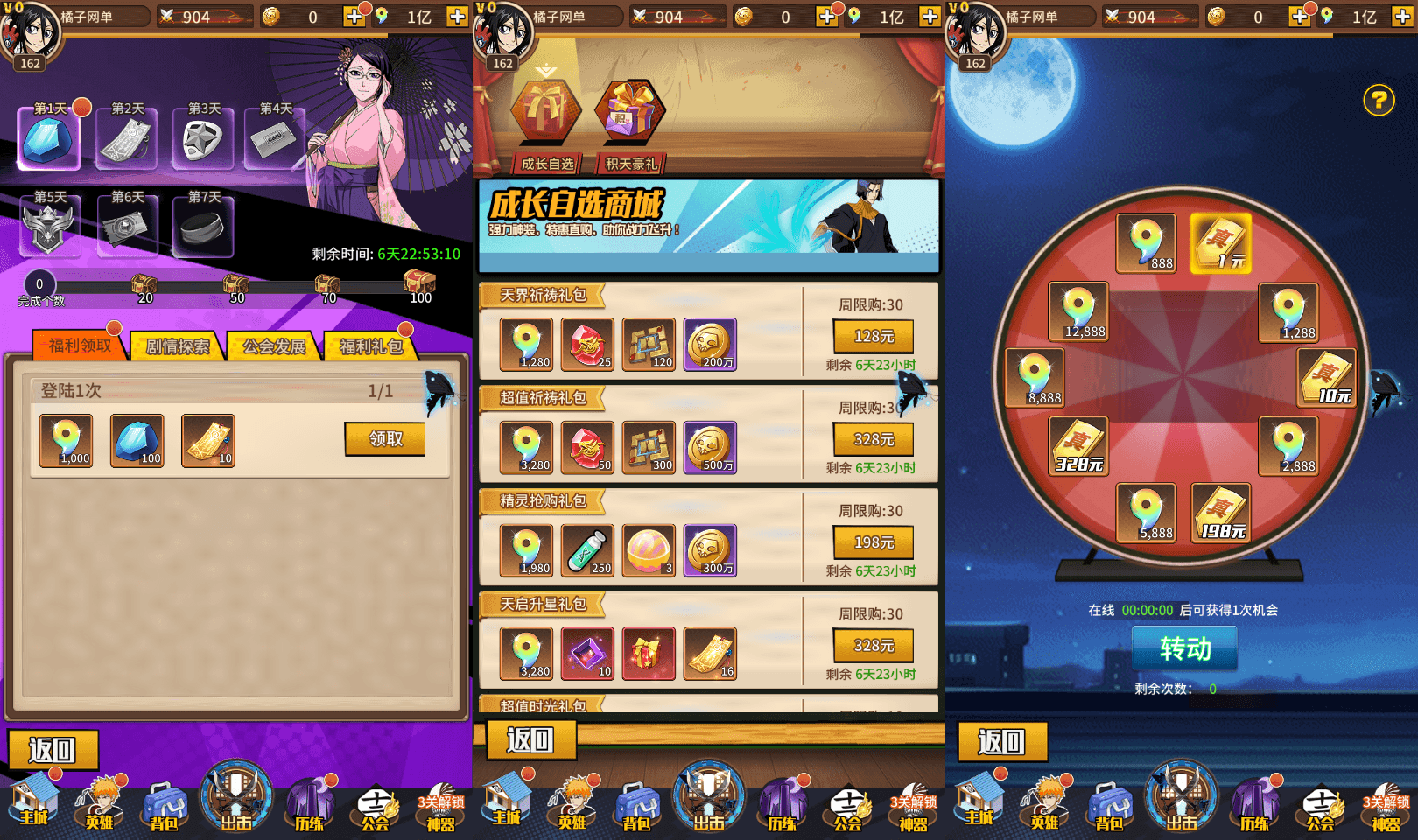Select the 第3天 reward tile
The image size is (1418, 840).
(x=203, y=139)
